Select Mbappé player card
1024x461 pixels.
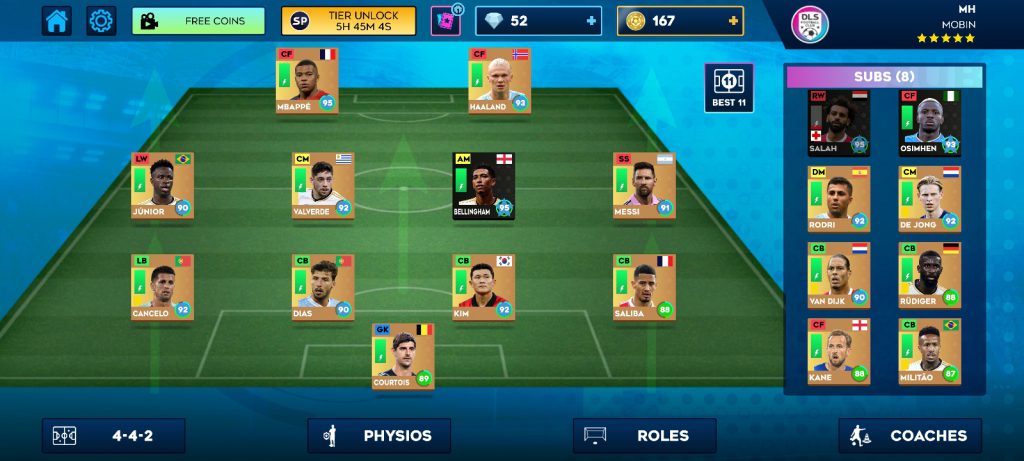pos(306,79)
